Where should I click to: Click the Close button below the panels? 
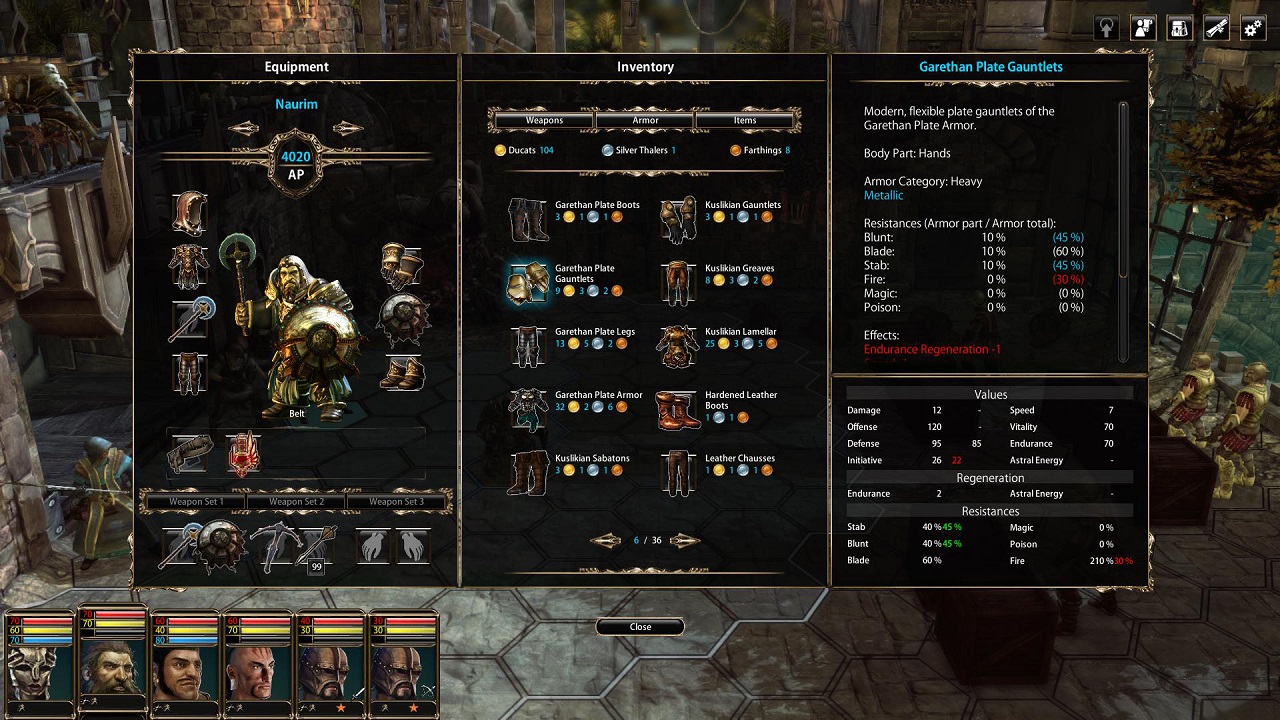pos(640,626)
